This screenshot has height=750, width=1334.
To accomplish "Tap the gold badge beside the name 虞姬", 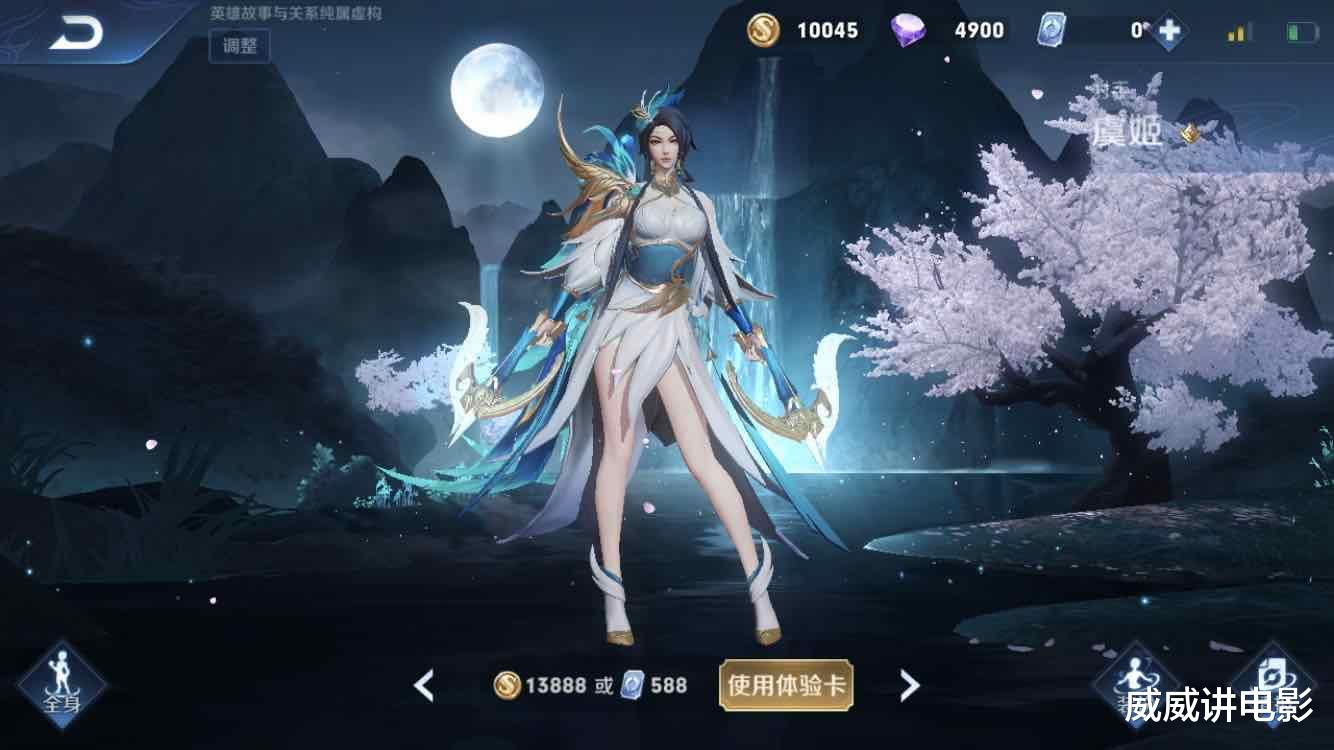I will [1190, 134].
